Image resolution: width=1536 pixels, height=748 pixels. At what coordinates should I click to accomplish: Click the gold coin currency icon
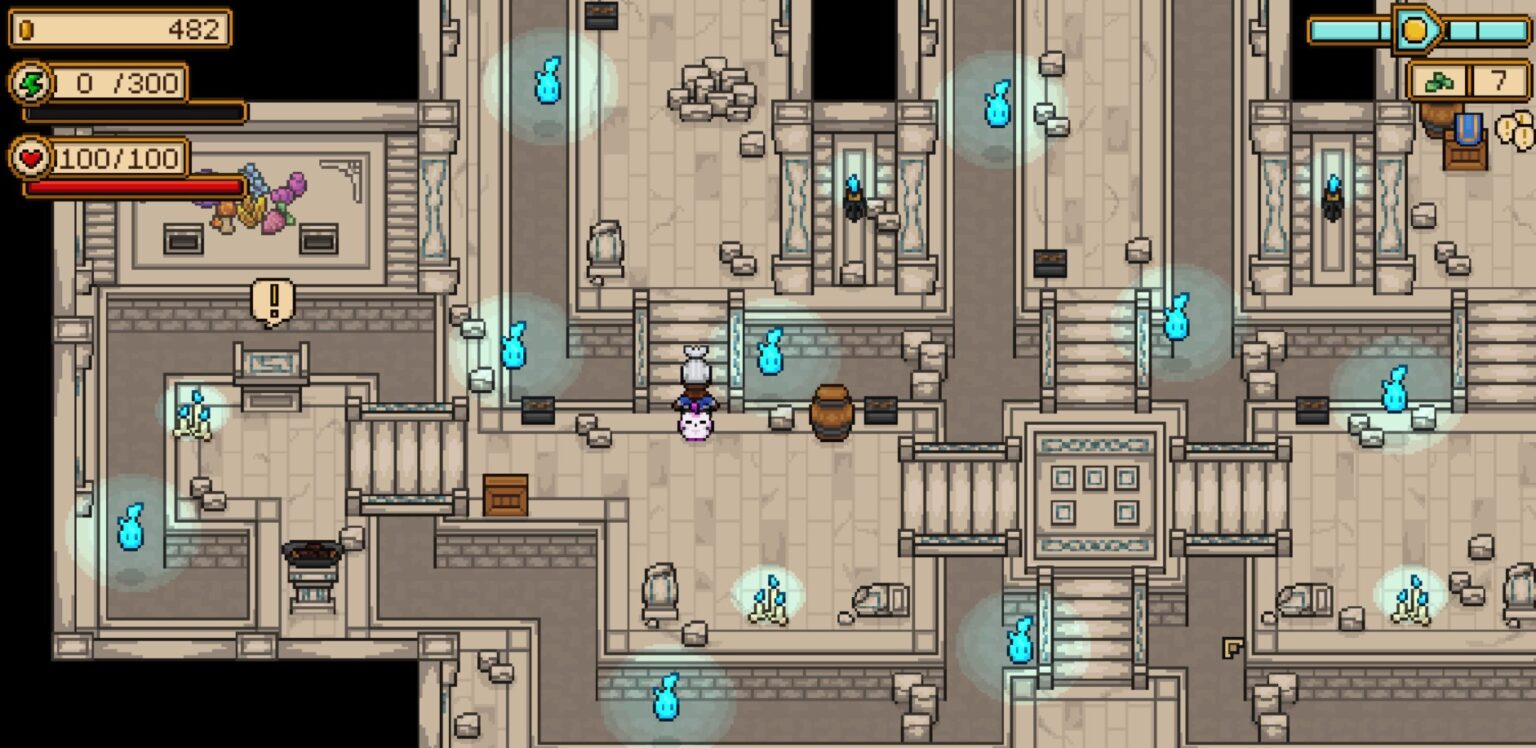tap(25, 27)
